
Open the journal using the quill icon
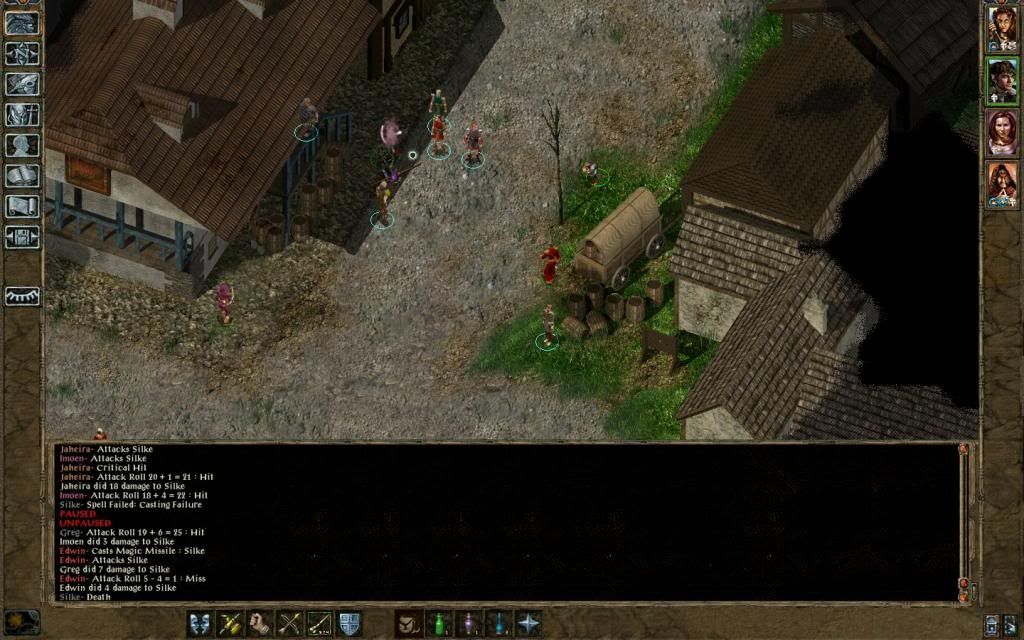click(x=22, y=84)
